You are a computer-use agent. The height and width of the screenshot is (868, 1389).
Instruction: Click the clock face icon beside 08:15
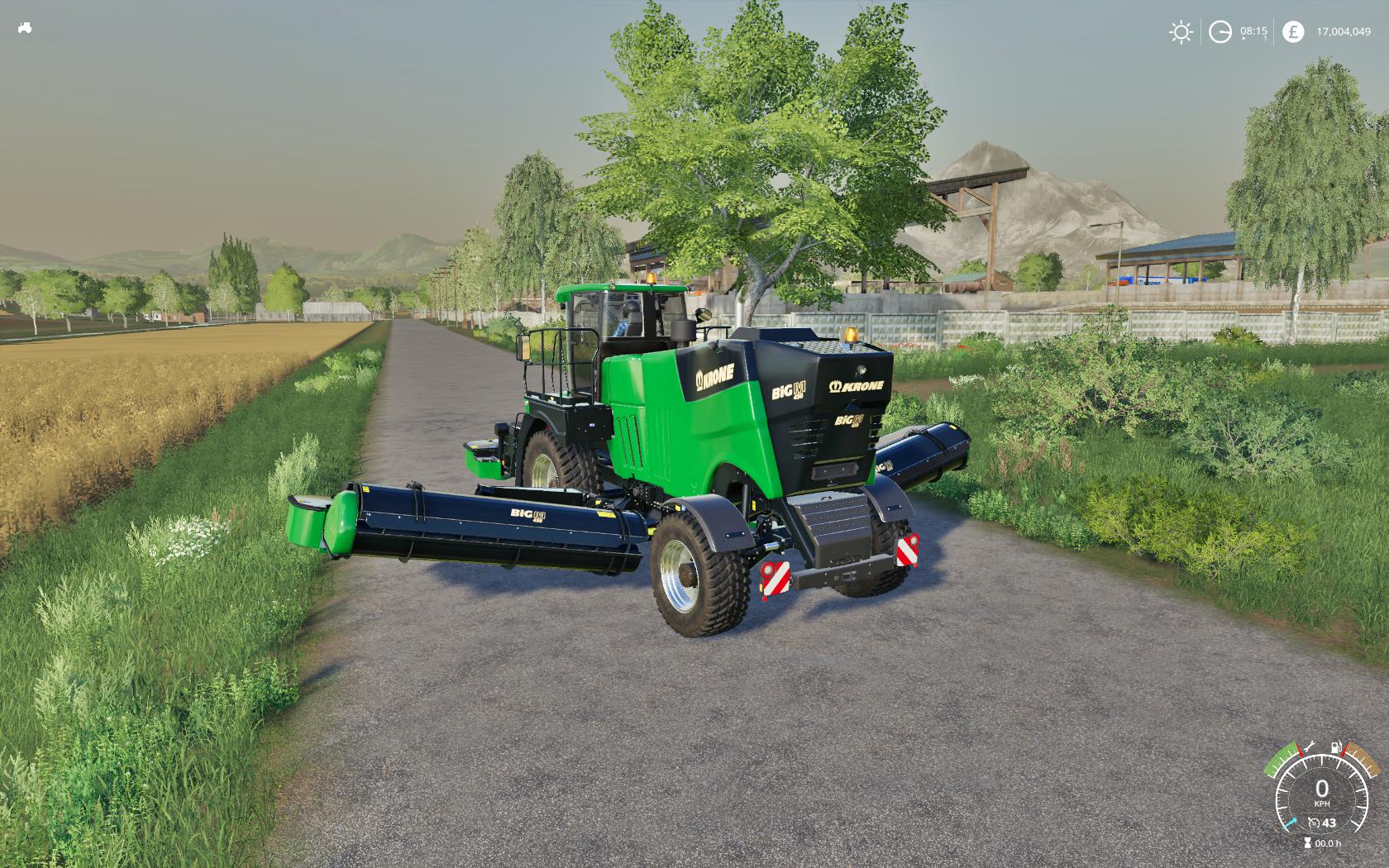pos(1221,31)
